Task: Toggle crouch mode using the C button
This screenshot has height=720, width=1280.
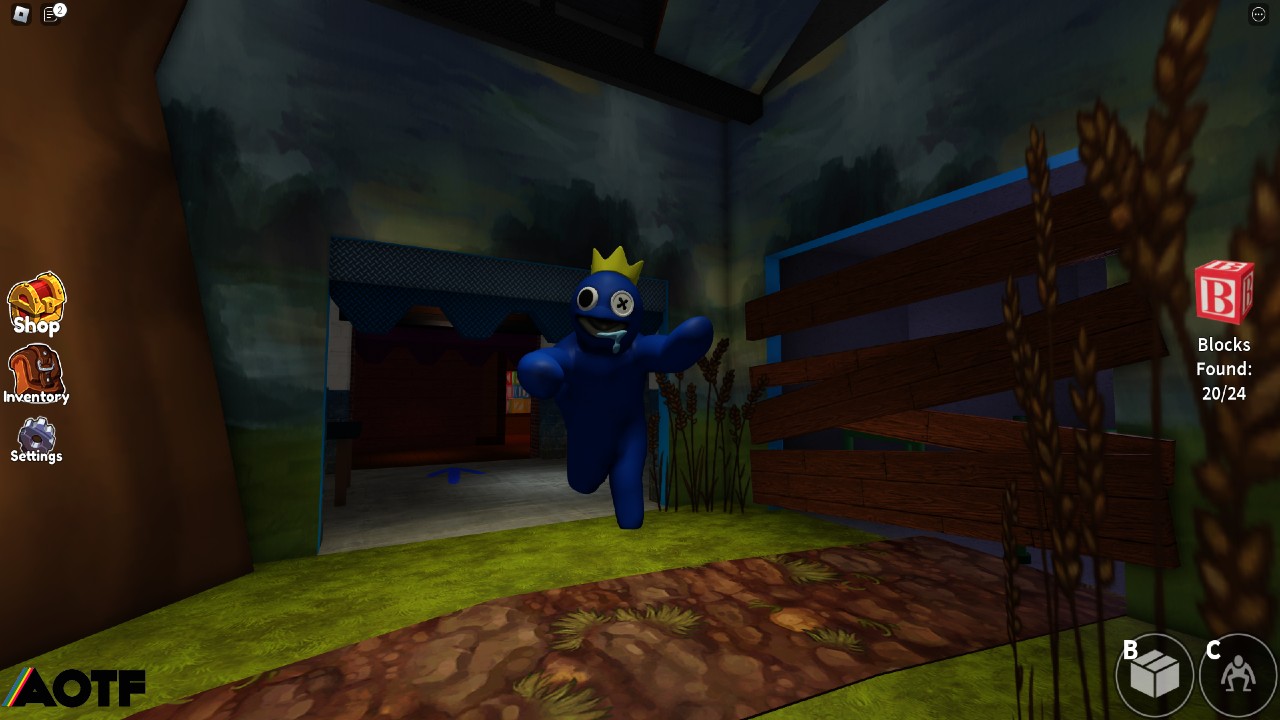Action: [x=1235, y=675]
